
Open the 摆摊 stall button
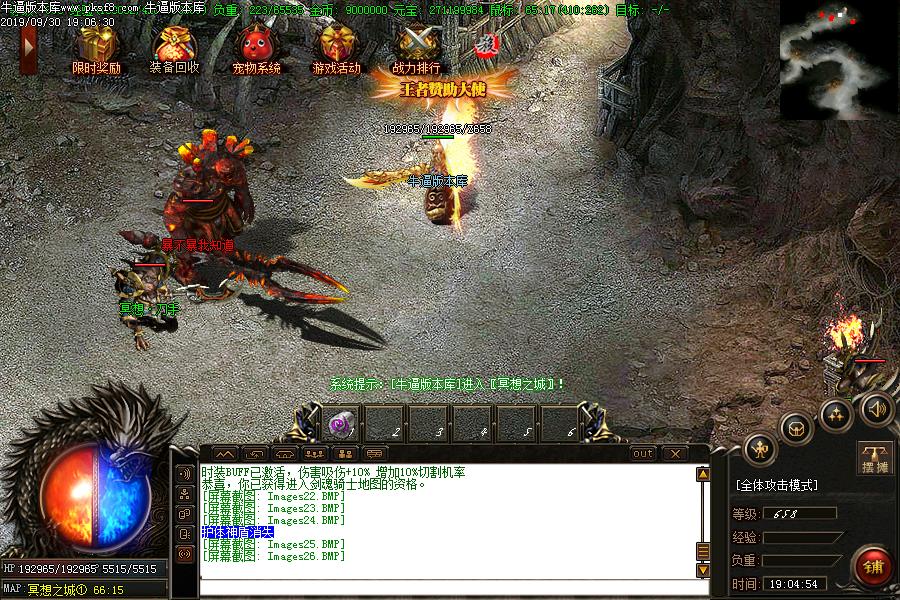point(875,457)
